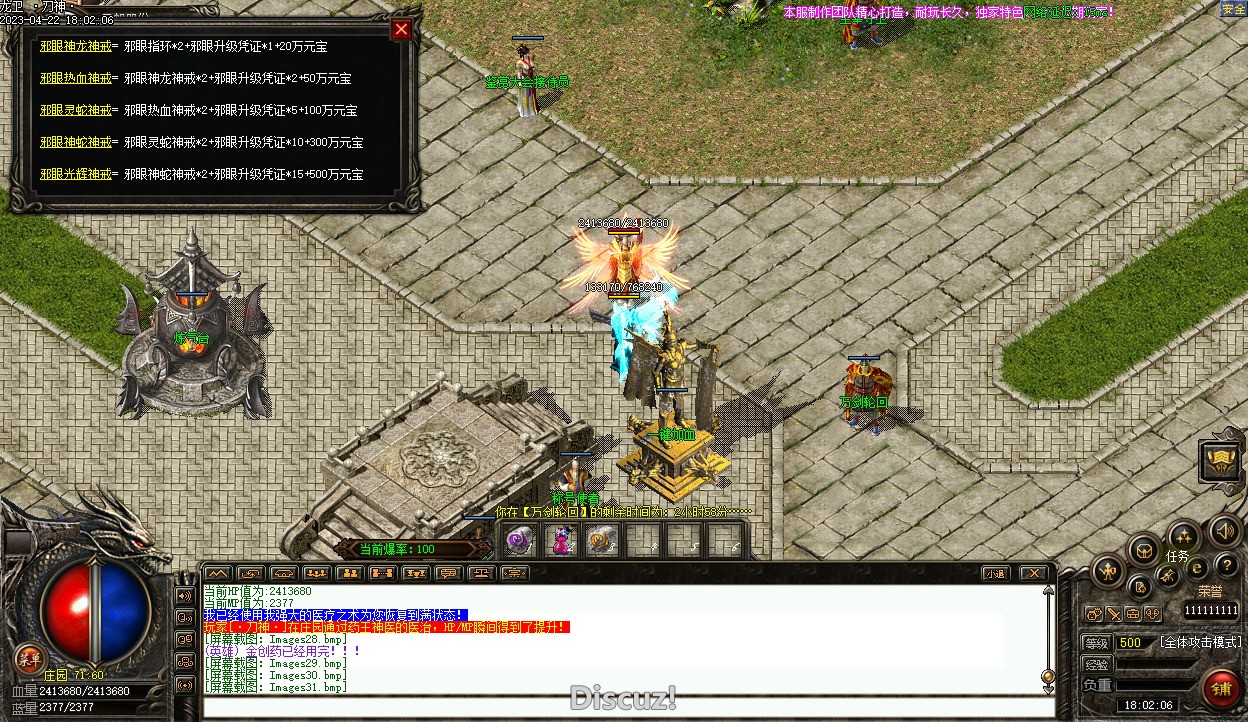Viewport: 1248px width, 722px height.
Task: Click the chat text input field
Action: pyautogui.click(x=620, y=708)
